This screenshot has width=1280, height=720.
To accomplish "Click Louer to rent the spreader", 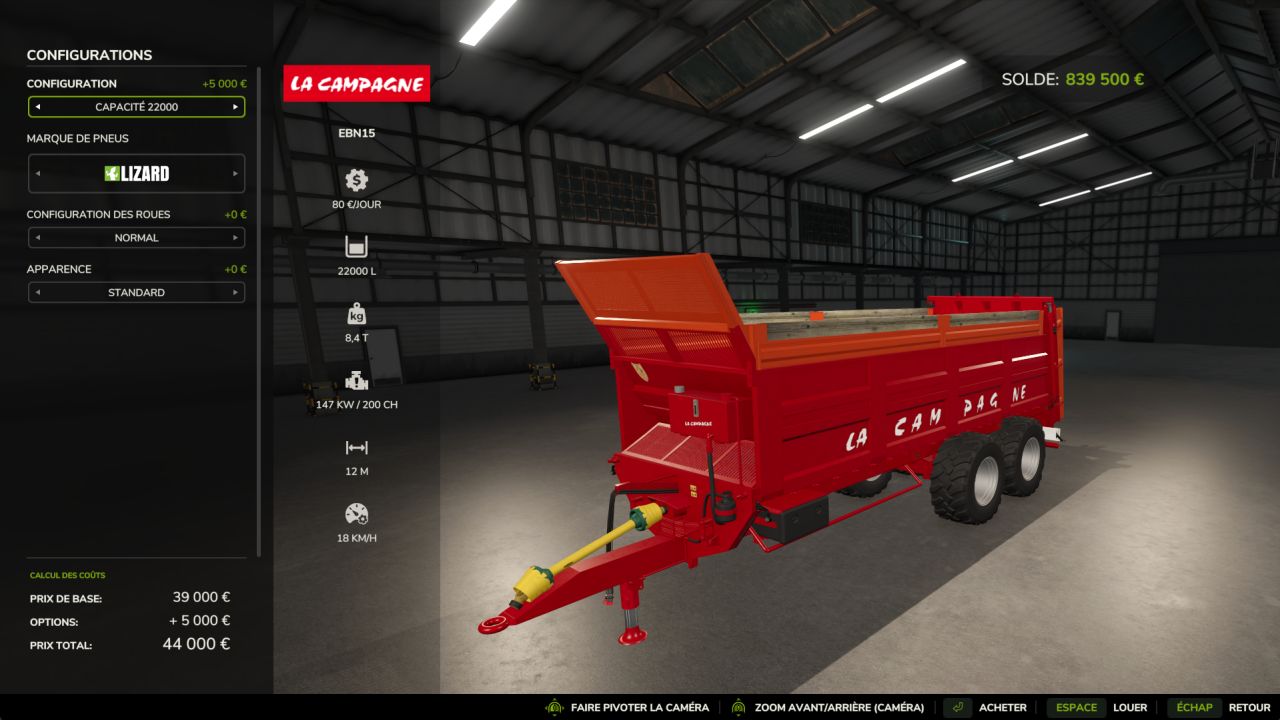I will coord(1129,707).
